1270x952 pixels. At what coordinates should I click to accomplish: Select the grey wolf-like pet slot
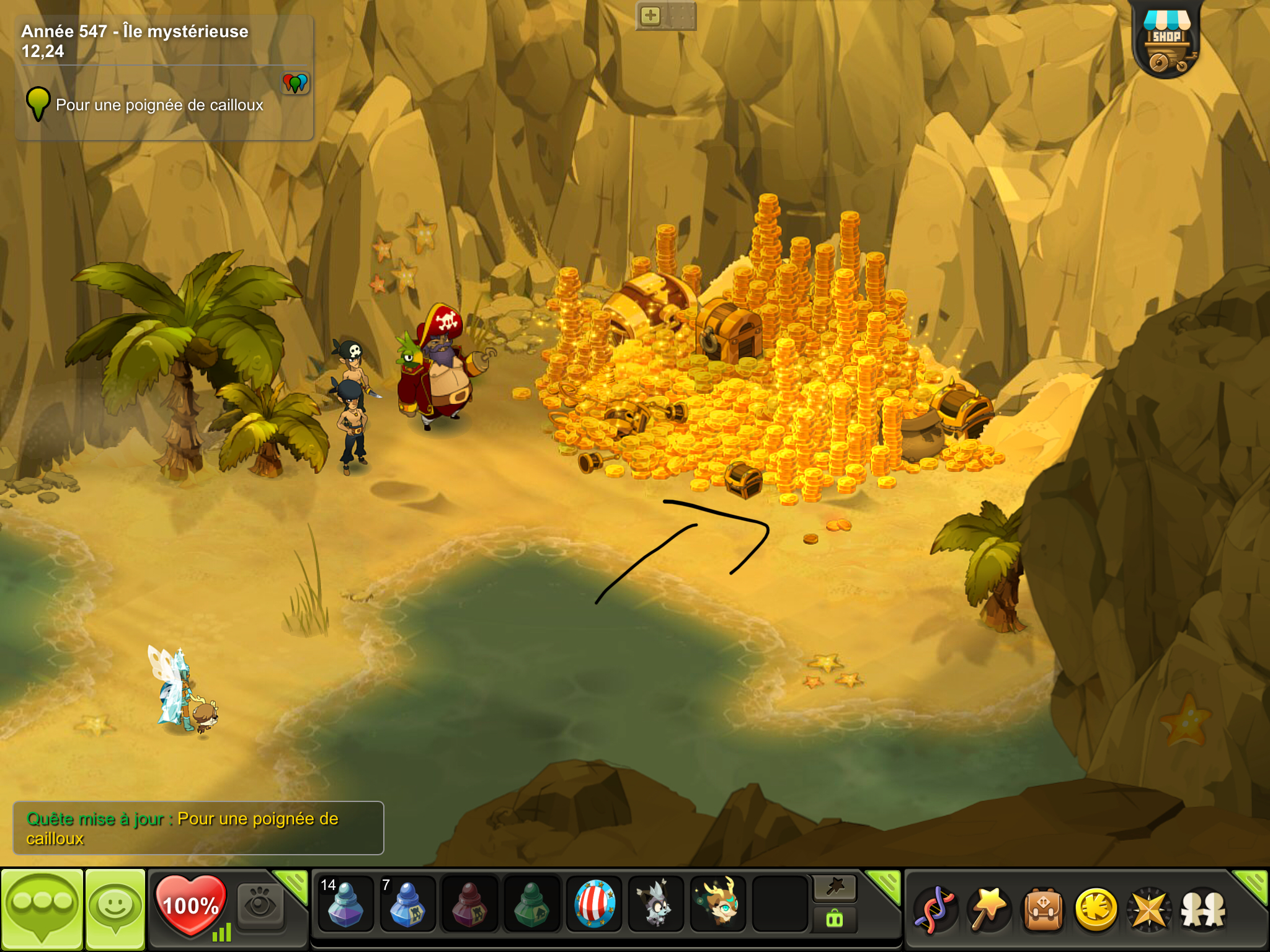point(655,904)
